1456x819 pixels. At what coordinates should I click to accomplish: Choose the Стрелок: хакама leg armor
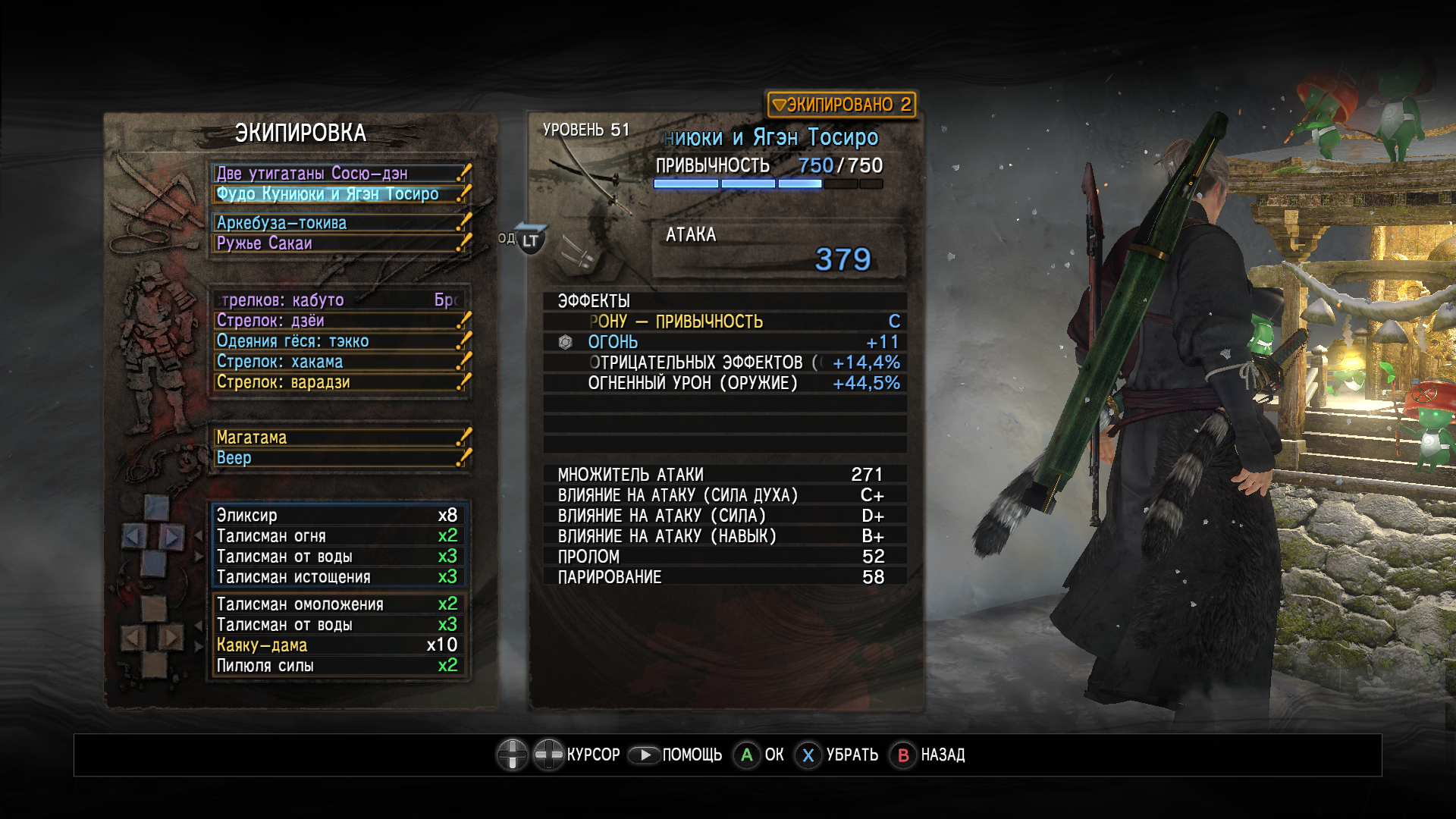pos(339,362)
